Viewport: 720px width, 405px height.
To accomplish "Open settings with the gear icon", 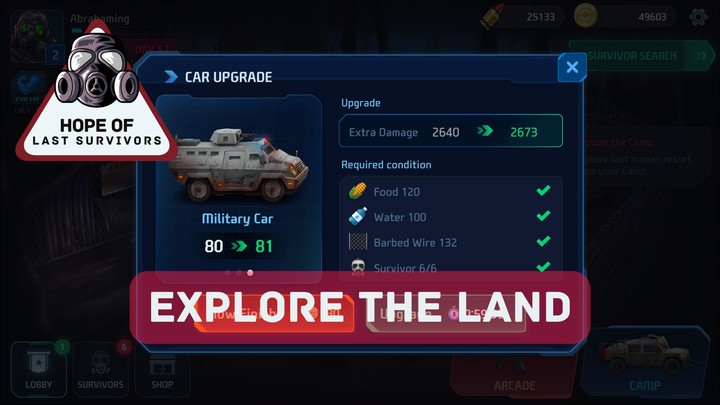I will [698, 56].
